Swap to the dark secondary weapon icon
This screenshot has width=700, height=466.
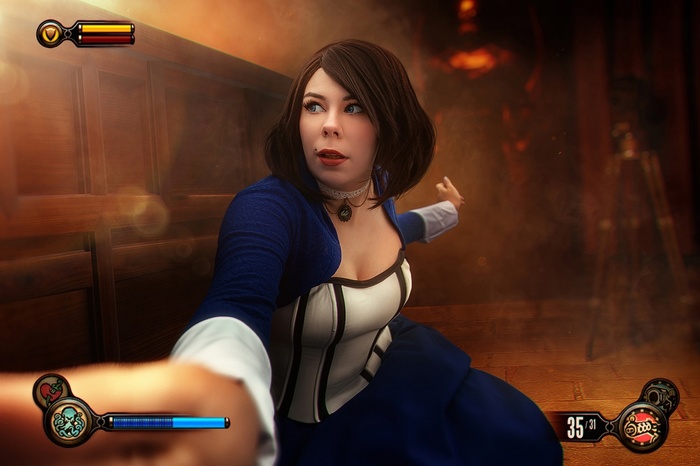coord(660,396)
